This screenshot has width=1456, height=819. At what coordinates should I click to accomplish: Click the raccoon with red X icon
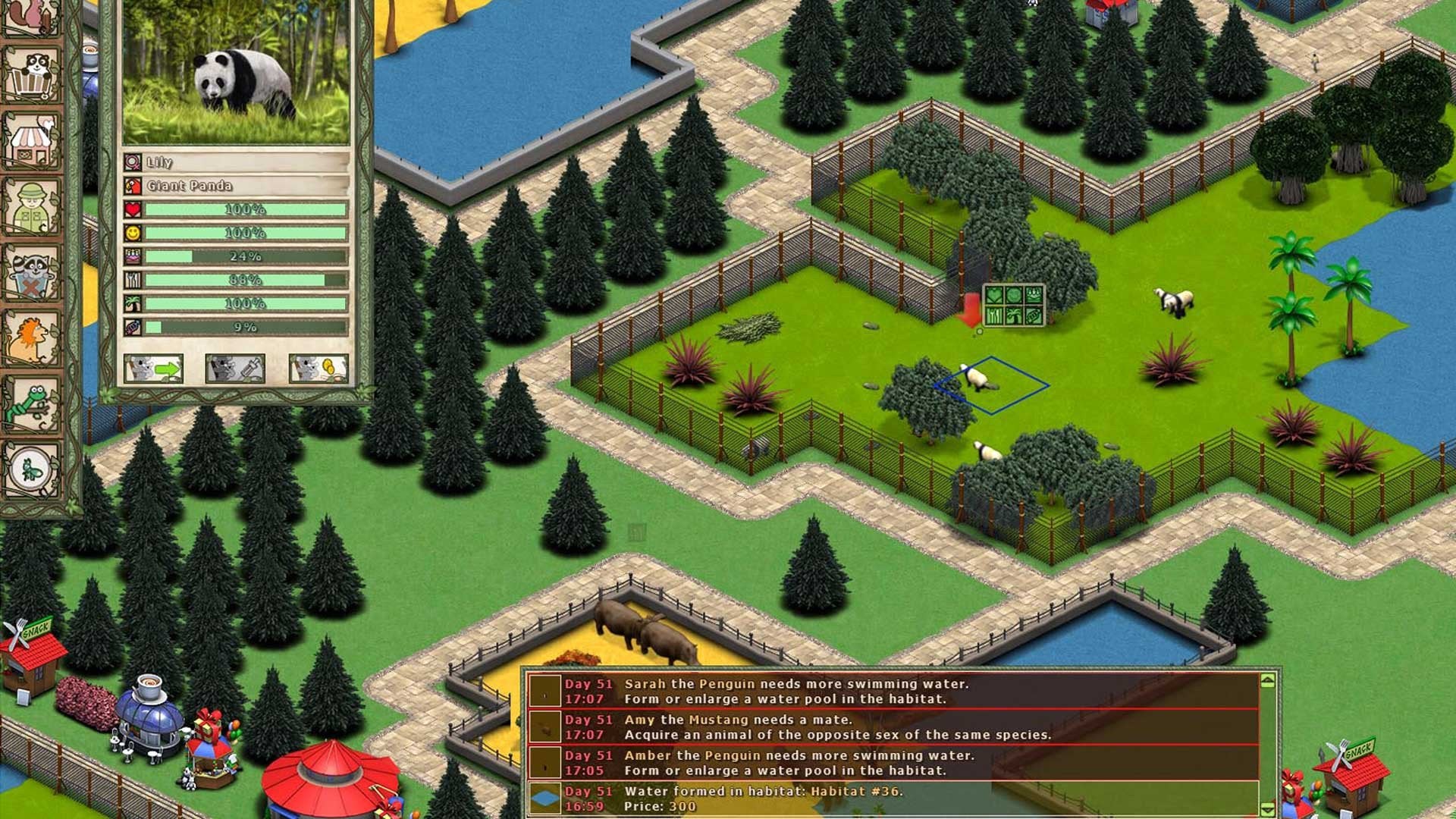(x=32, y=272)
